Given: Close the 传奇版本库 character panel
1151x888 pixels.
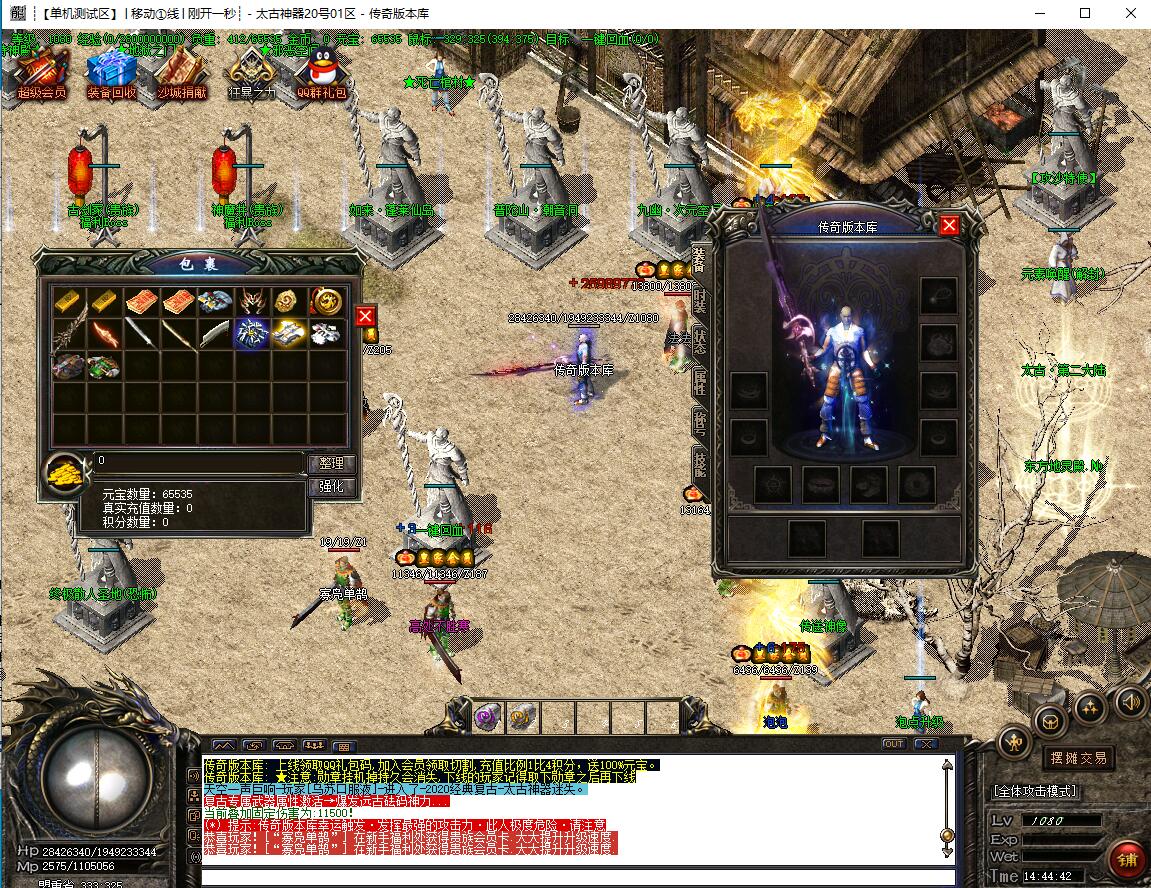Looking at the screenshot, I should tap(949, 225).
